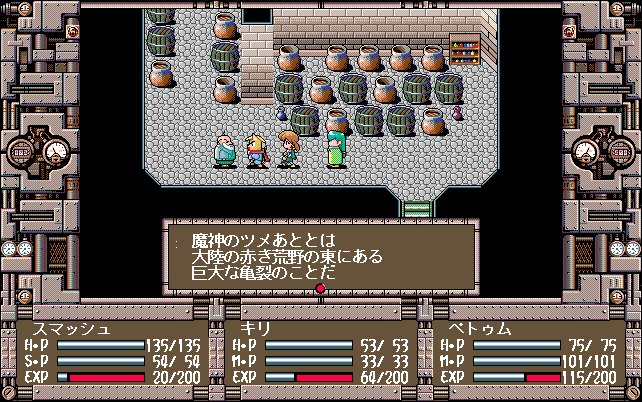This screenshot has height=402, width=642.
Task: Select the キリ party status panel
Action: [x=320, y=353]
